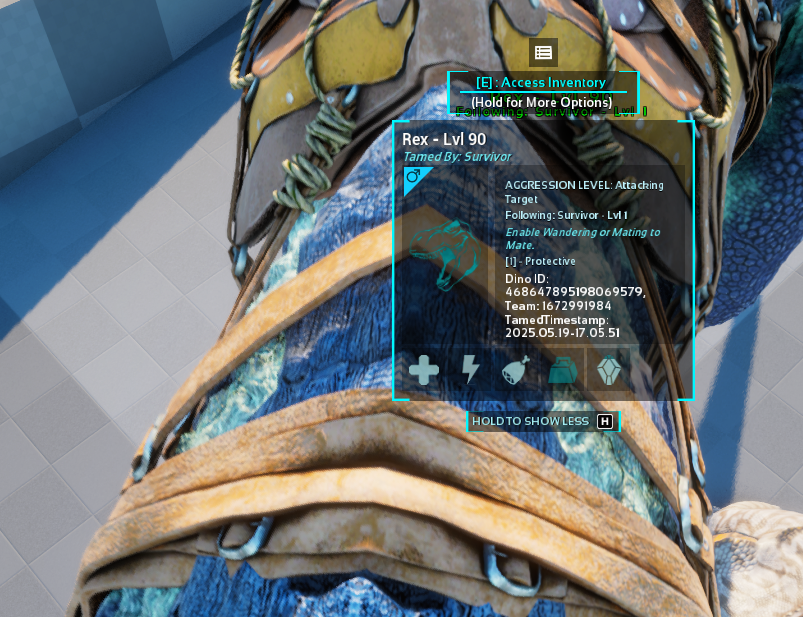Viewport: 803px width, 617px height.
Task: Select the health cross stat icon
Action: 424,371
